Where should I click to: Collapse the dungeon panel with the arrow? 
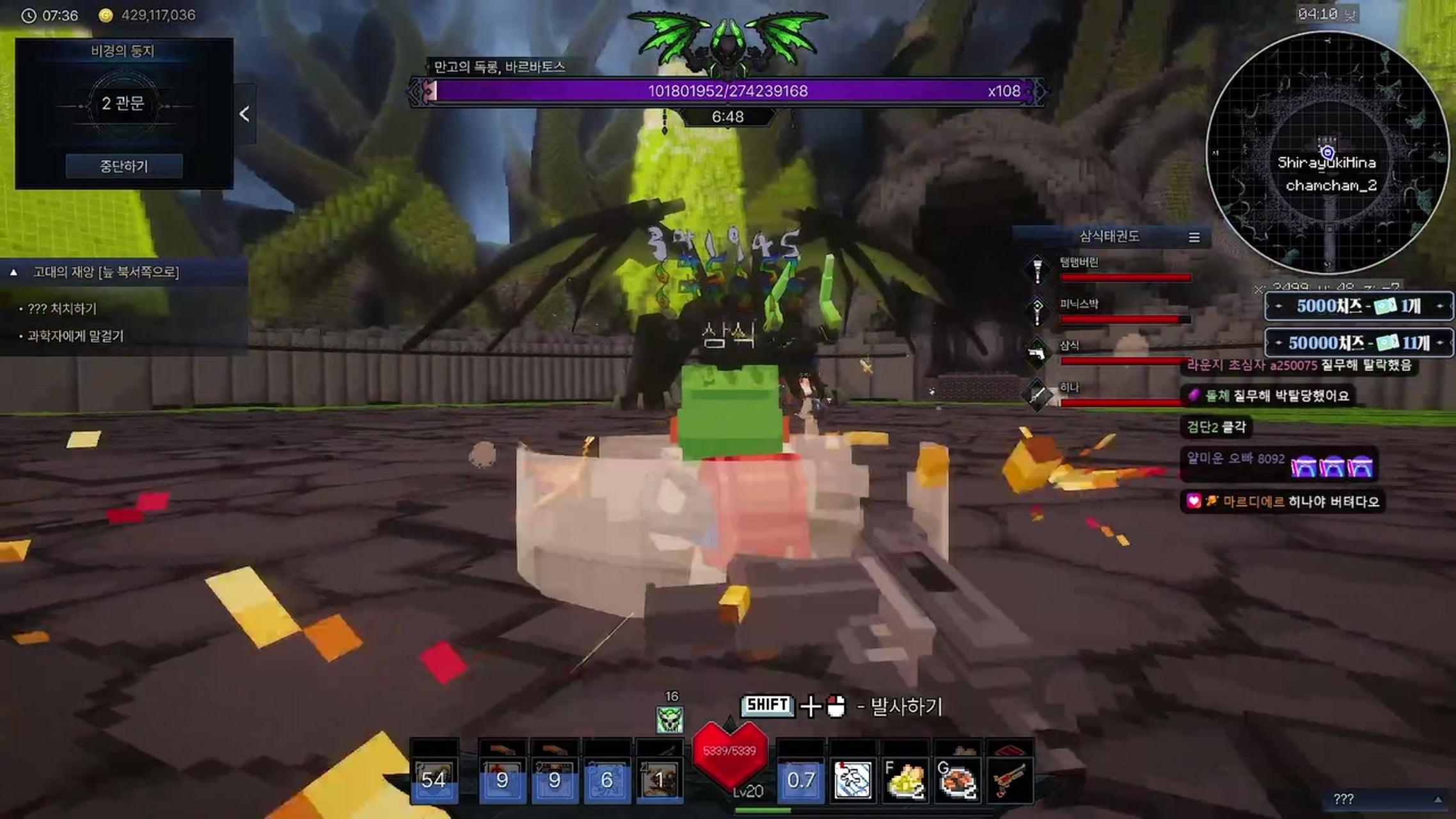coord(244,114)
